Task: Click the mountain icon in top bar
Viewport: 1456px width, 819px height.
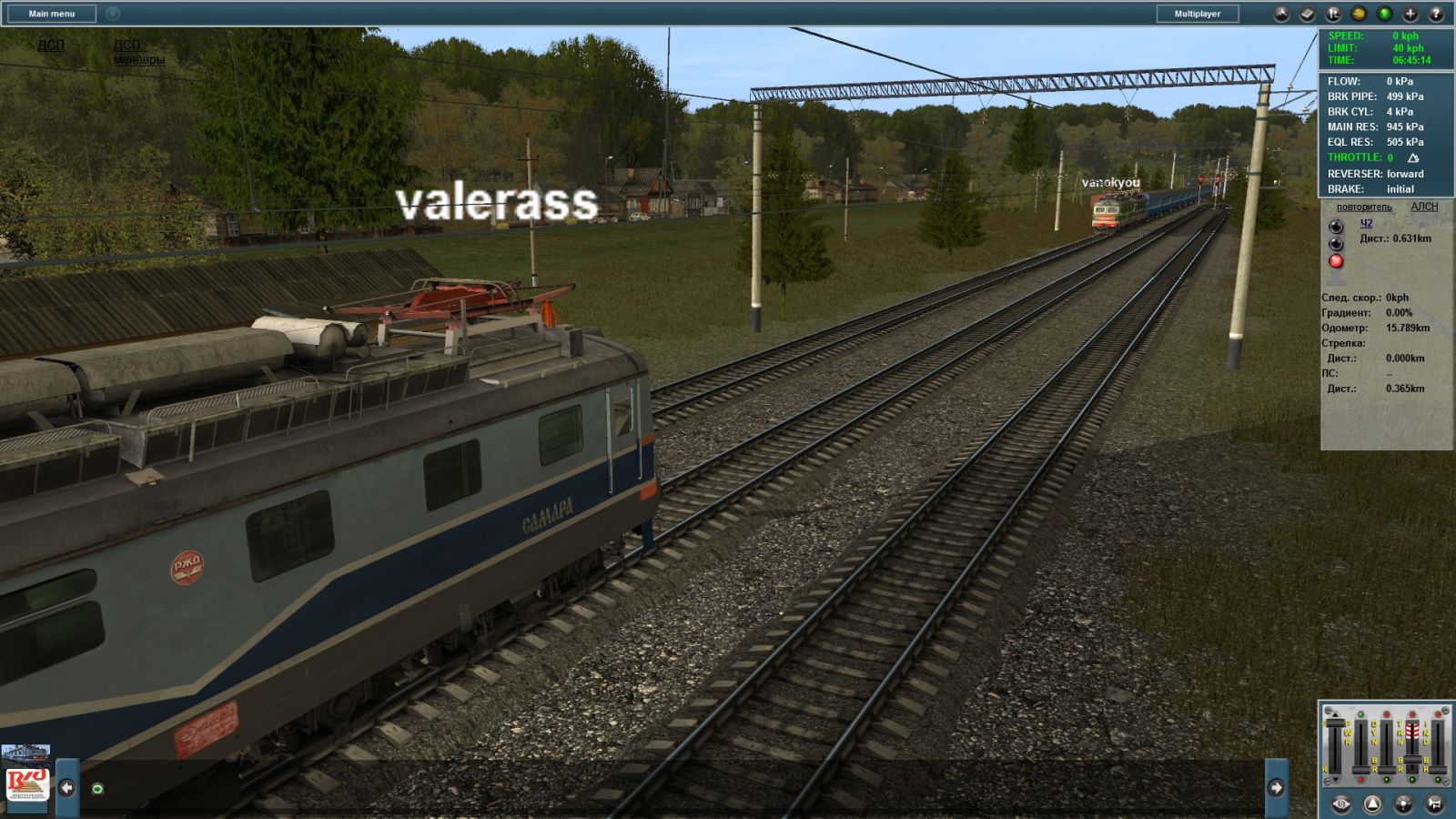Action: coord(1280,14)
